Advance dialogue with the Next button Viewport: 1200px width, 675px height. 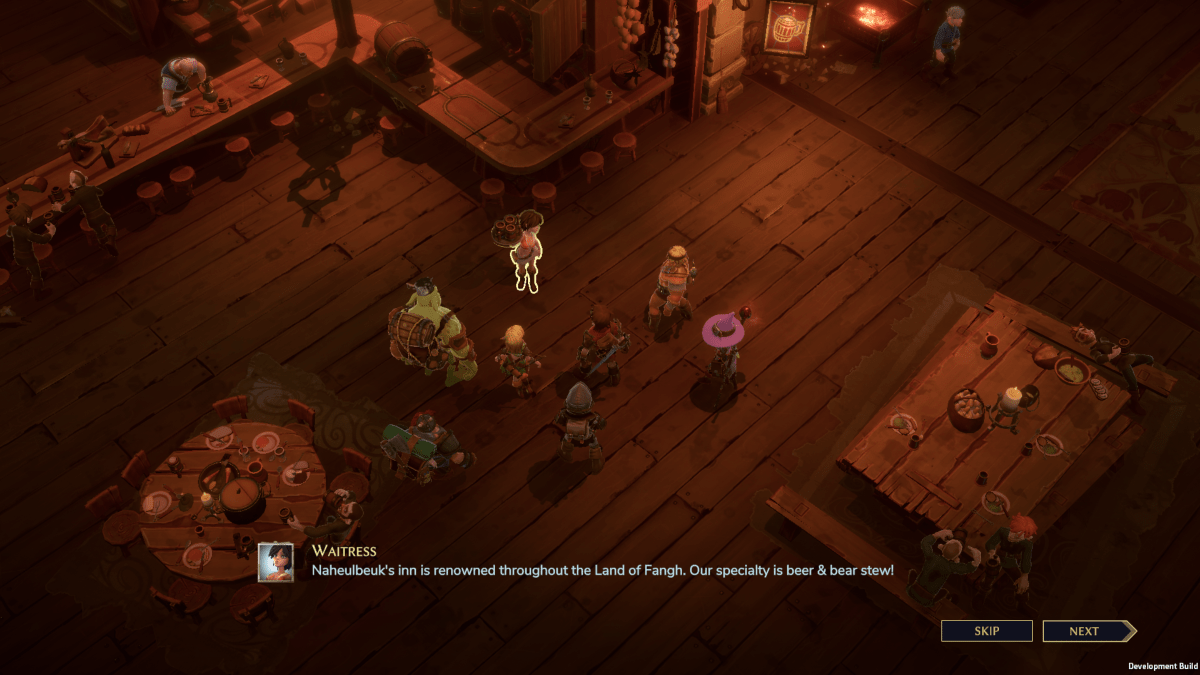coord(1086,631)
